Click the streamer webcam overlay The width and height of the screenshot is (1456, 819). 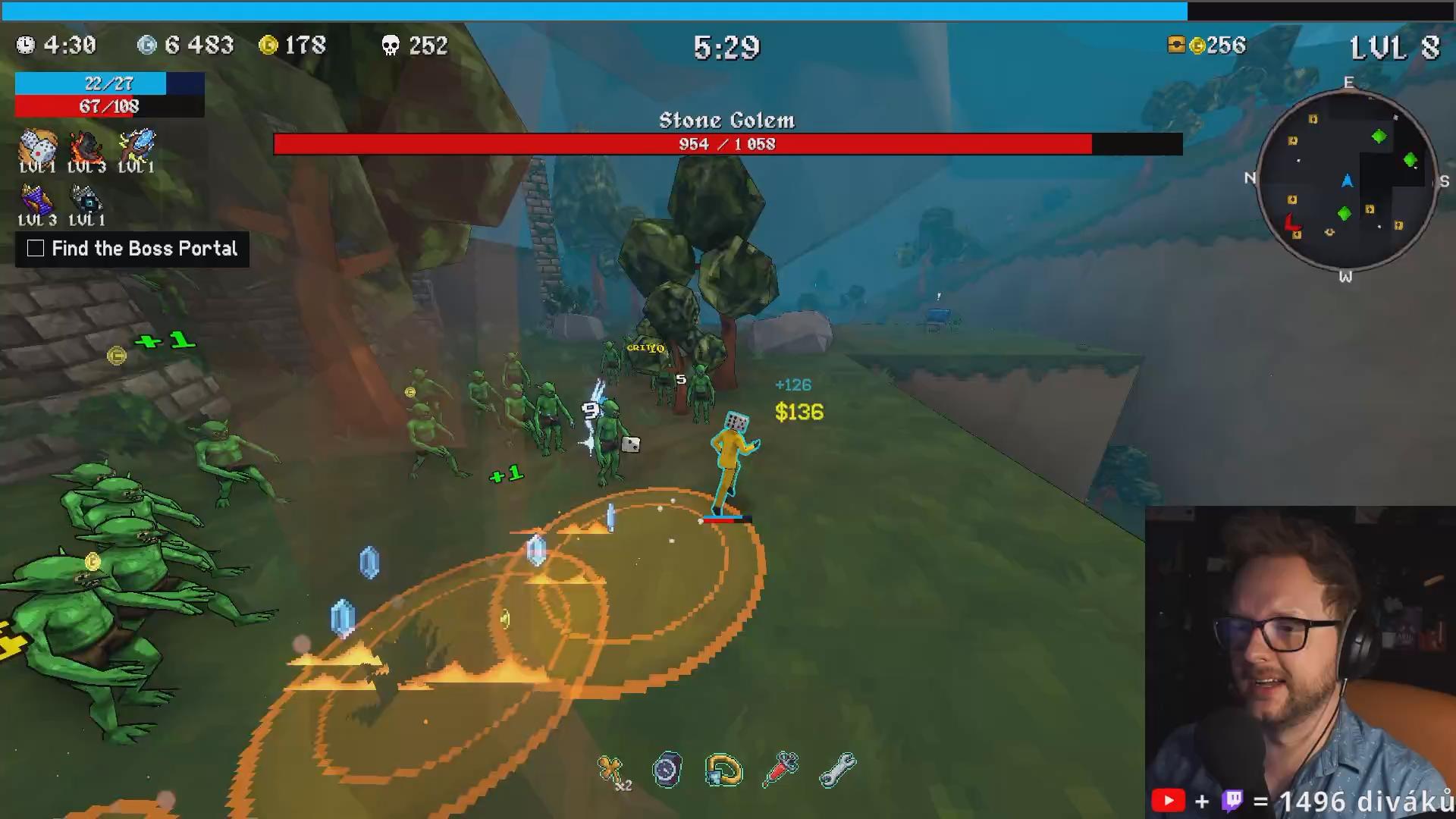(1300, 660)
